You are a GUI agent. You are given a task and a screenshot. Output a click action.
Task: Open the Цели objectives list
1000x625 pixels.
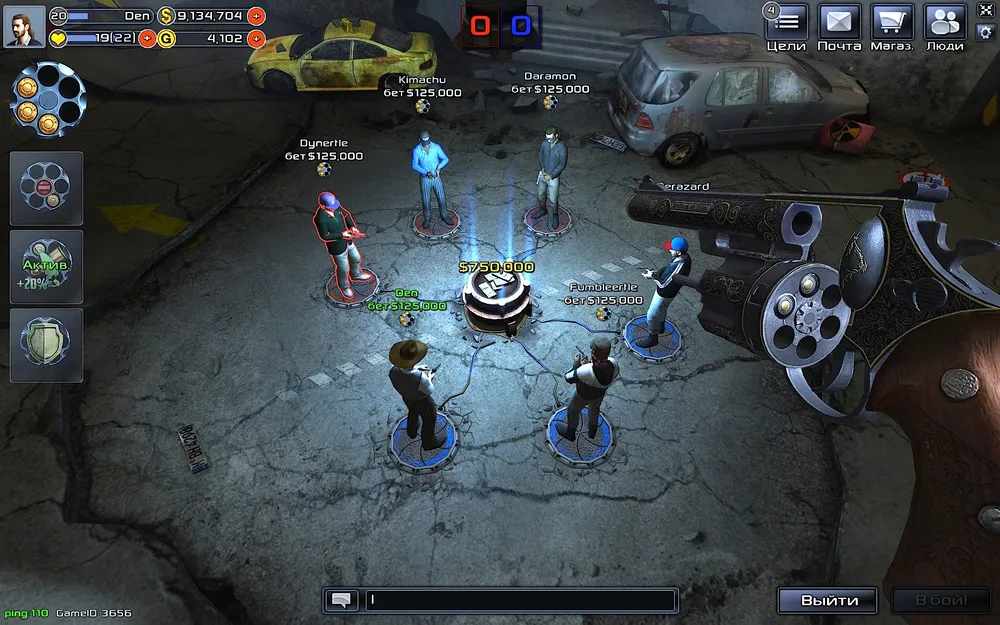pyautogui.click(x=786, y=21)
